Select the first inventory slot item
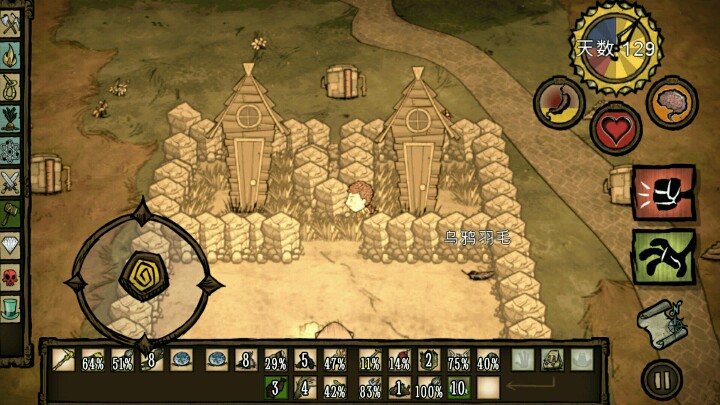Screen dimensions: 720x405 (63, 359)
